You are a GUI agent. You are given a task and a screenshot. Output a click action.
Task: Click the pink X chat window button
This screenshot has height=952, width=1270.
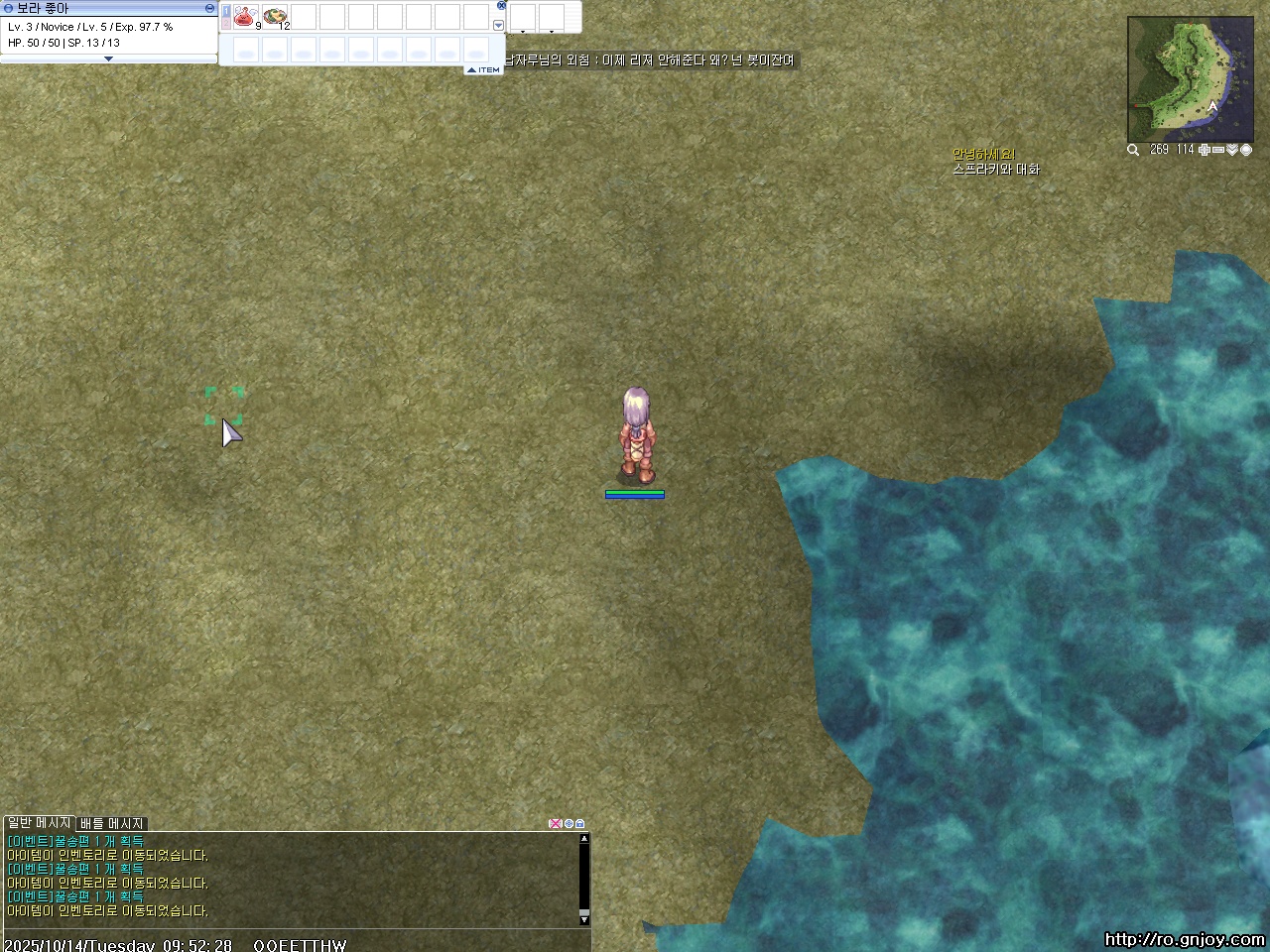click(555, 824)
